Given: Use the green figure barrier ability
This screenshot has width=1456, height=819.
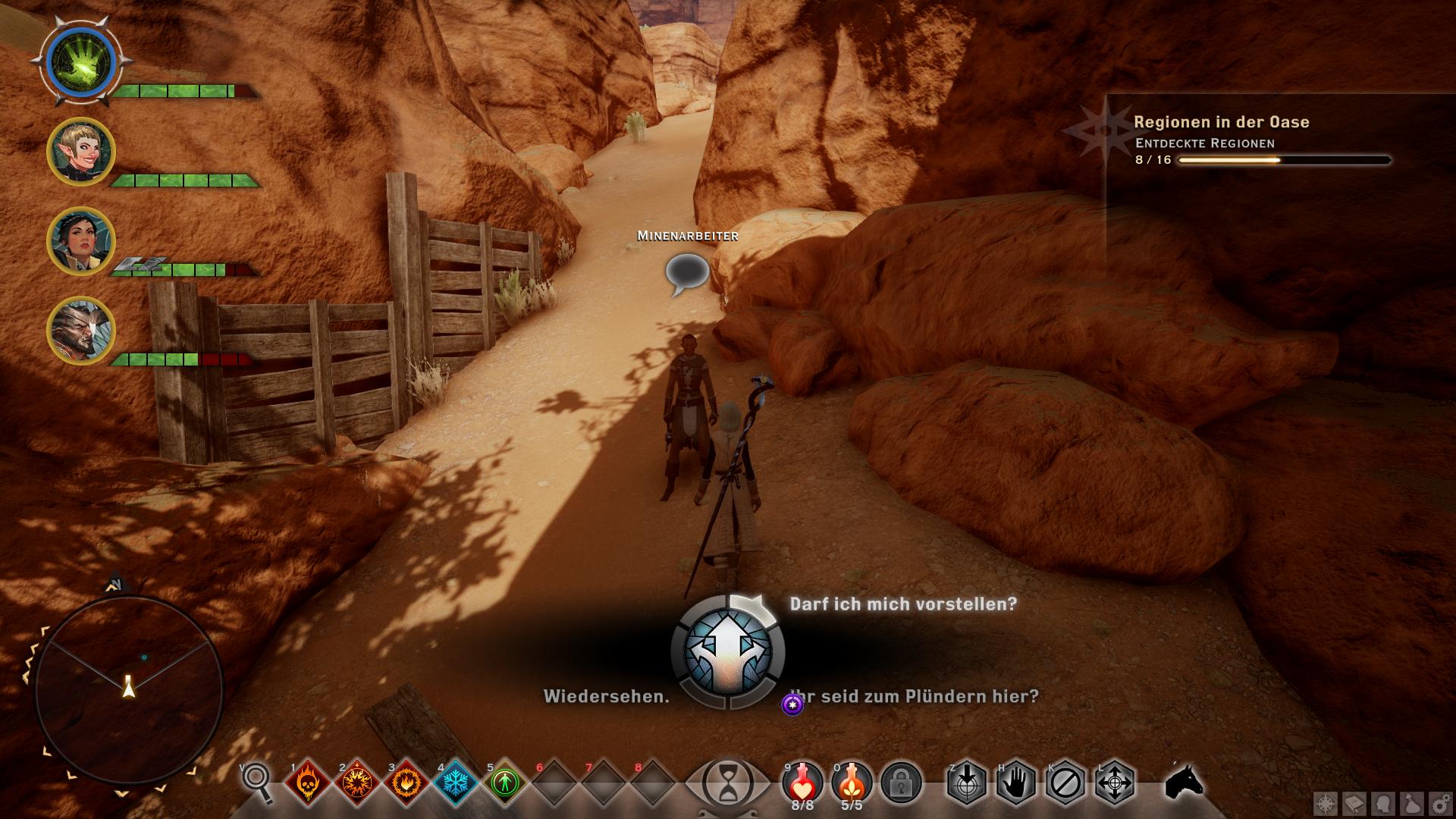Looking at the screenshot, I should point(504,782).
